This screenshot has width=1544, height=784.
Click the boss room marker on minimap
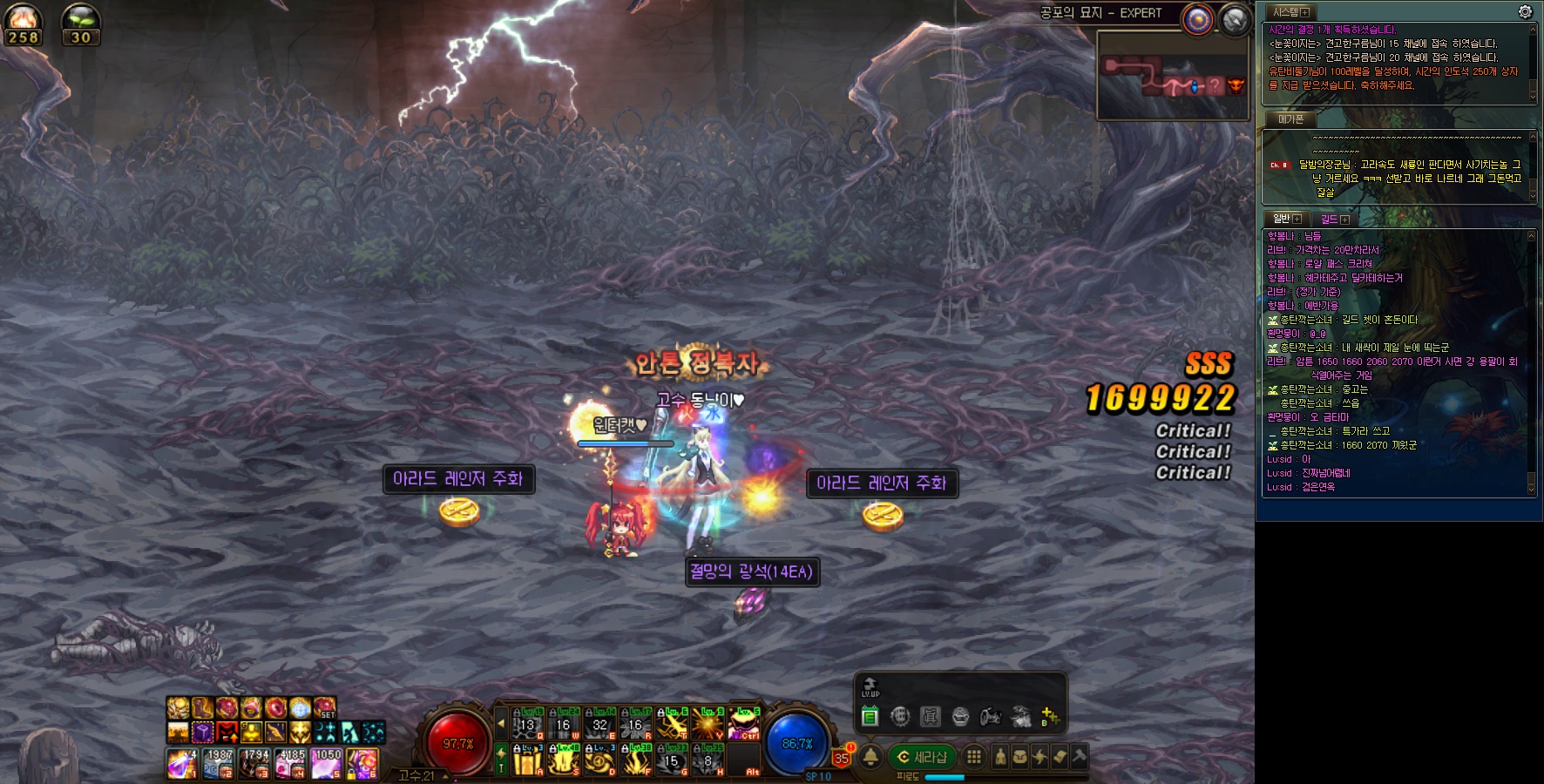pos(1236,85)
